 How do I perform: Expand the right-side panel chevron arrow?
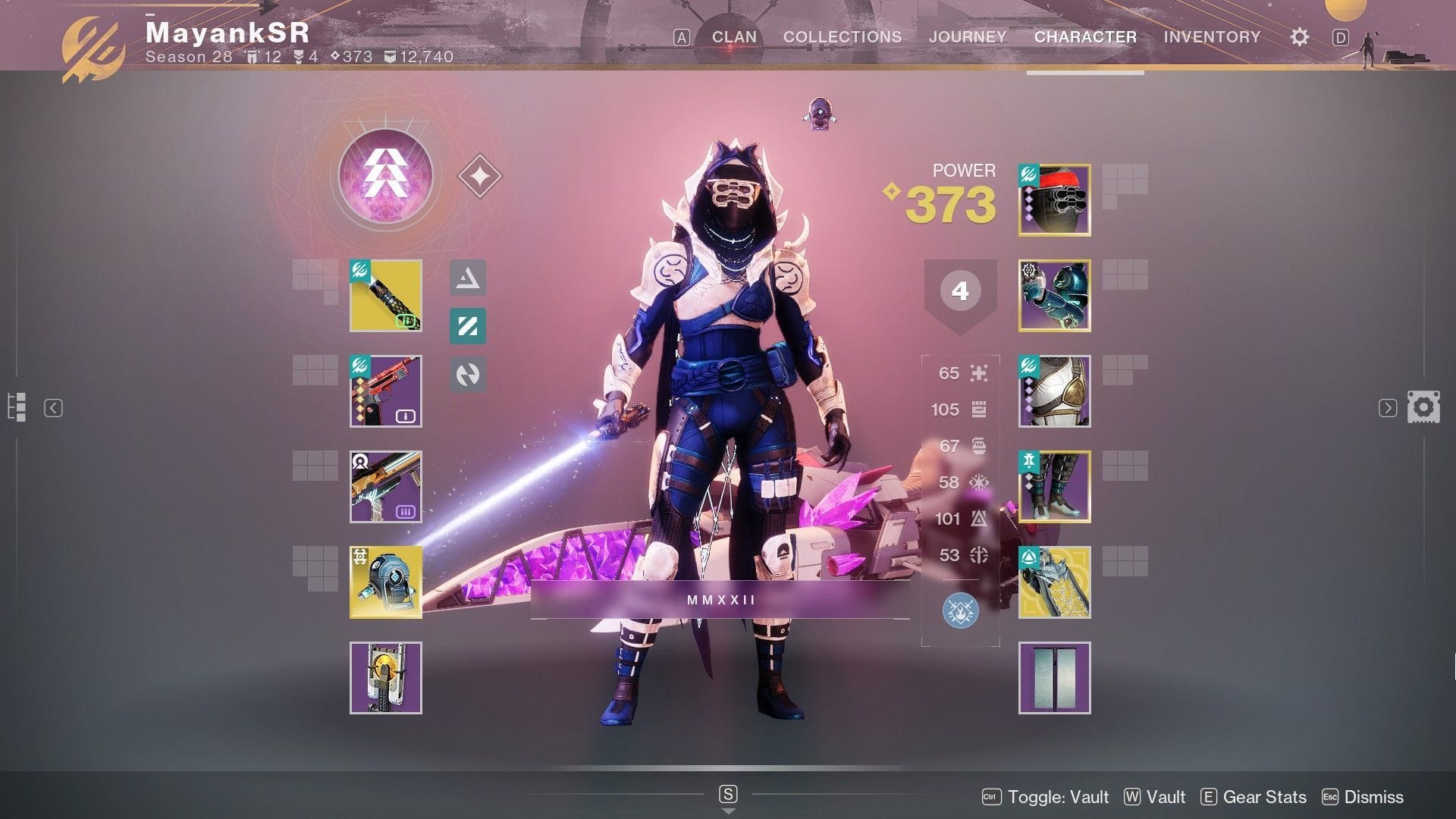[1387, 408]
